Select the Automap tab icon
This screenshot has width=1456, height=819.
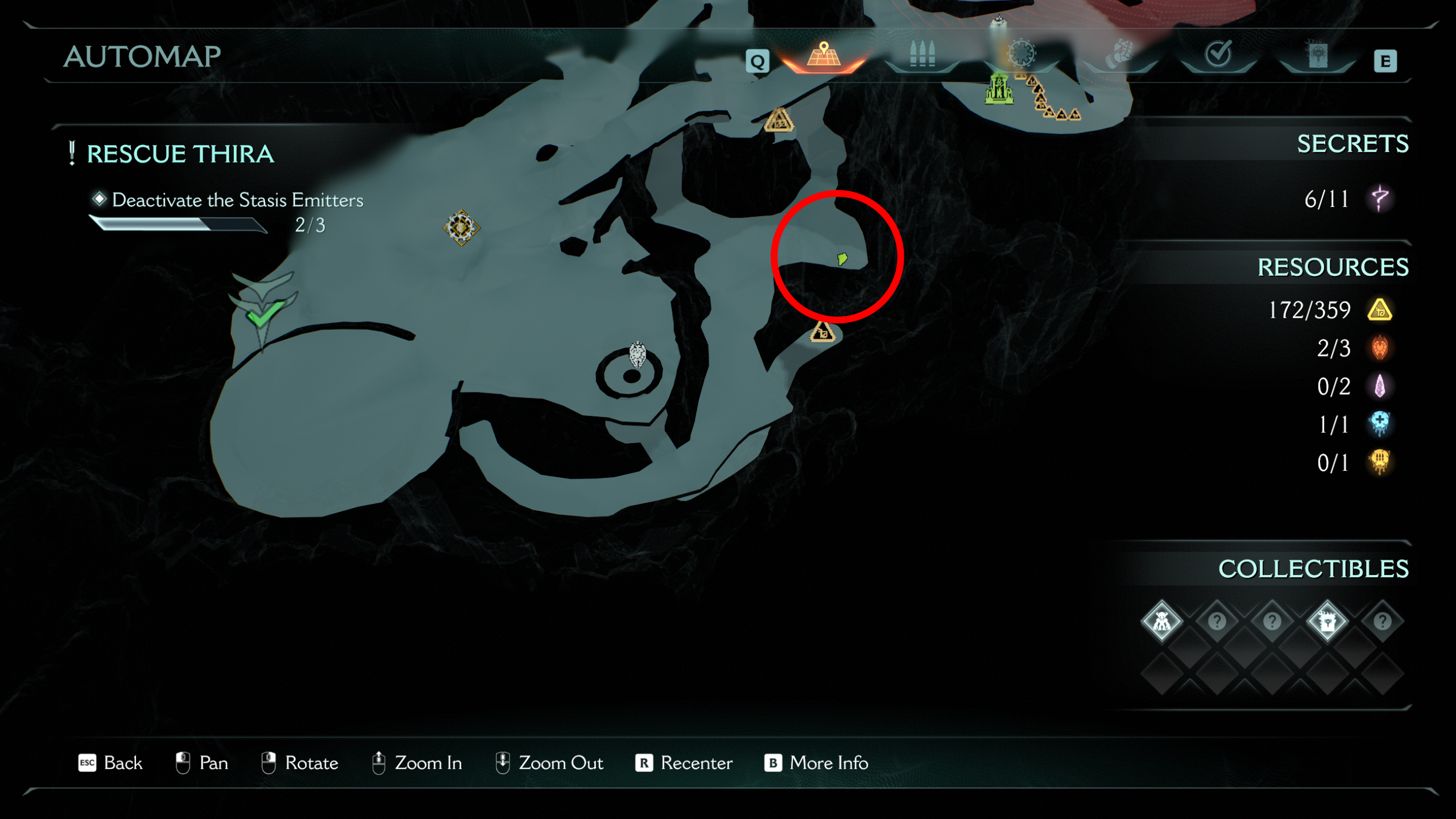click(x=823, y=56)
